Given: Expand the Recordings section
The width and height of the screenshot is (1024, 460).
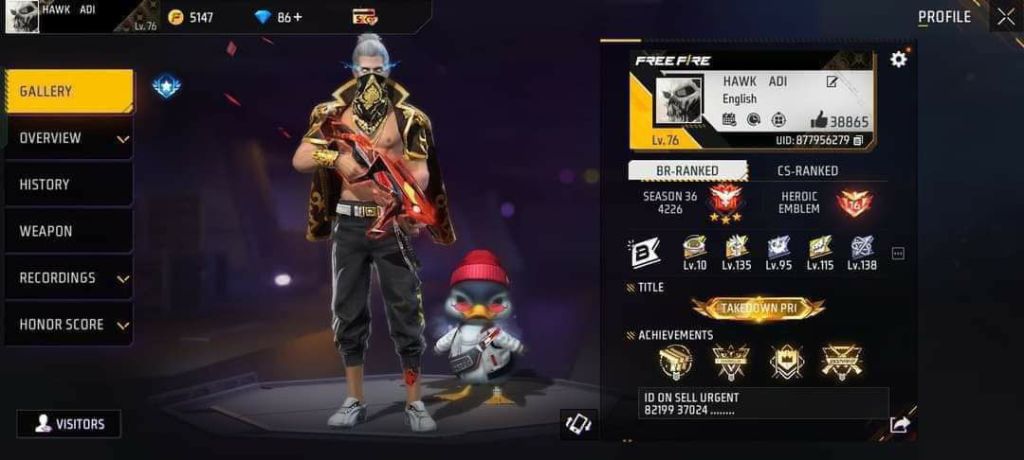Looking at the screenshot, I should point(69,278).
